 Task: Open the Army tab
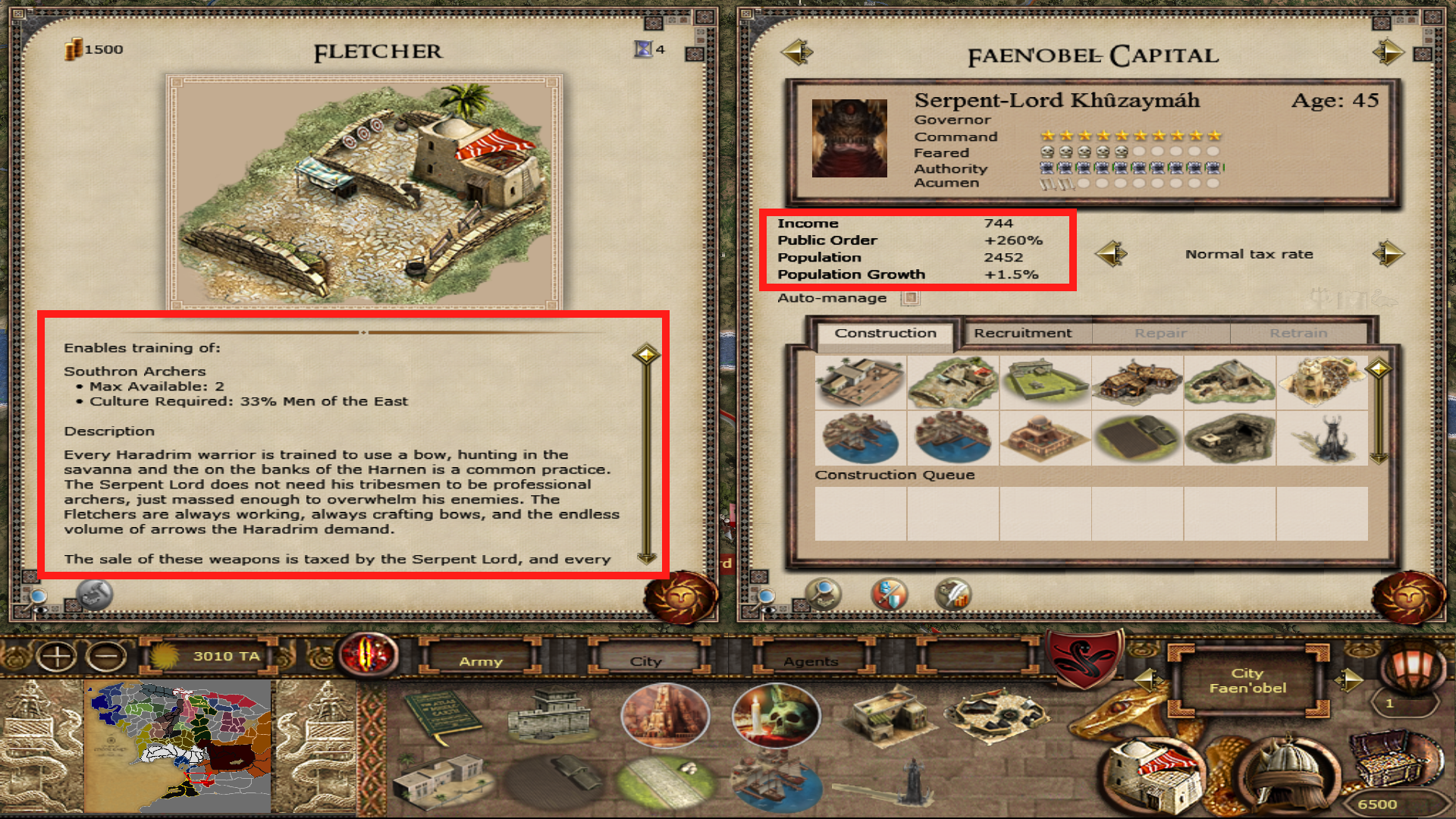coord(481,661)
